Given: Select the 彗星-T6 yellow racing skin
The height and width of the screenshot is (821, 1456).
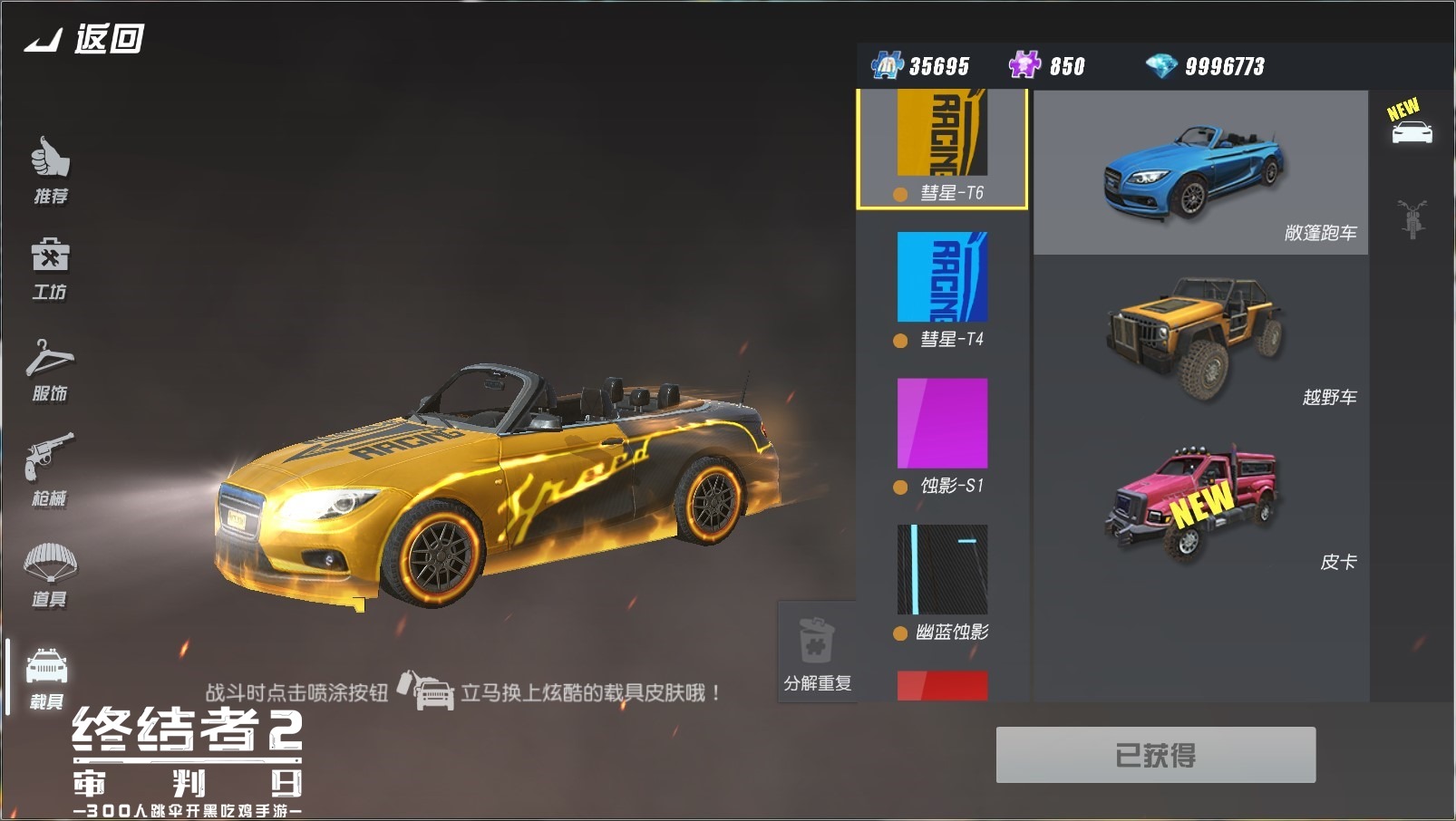Looking at the screenshot, I should point(942,145).
